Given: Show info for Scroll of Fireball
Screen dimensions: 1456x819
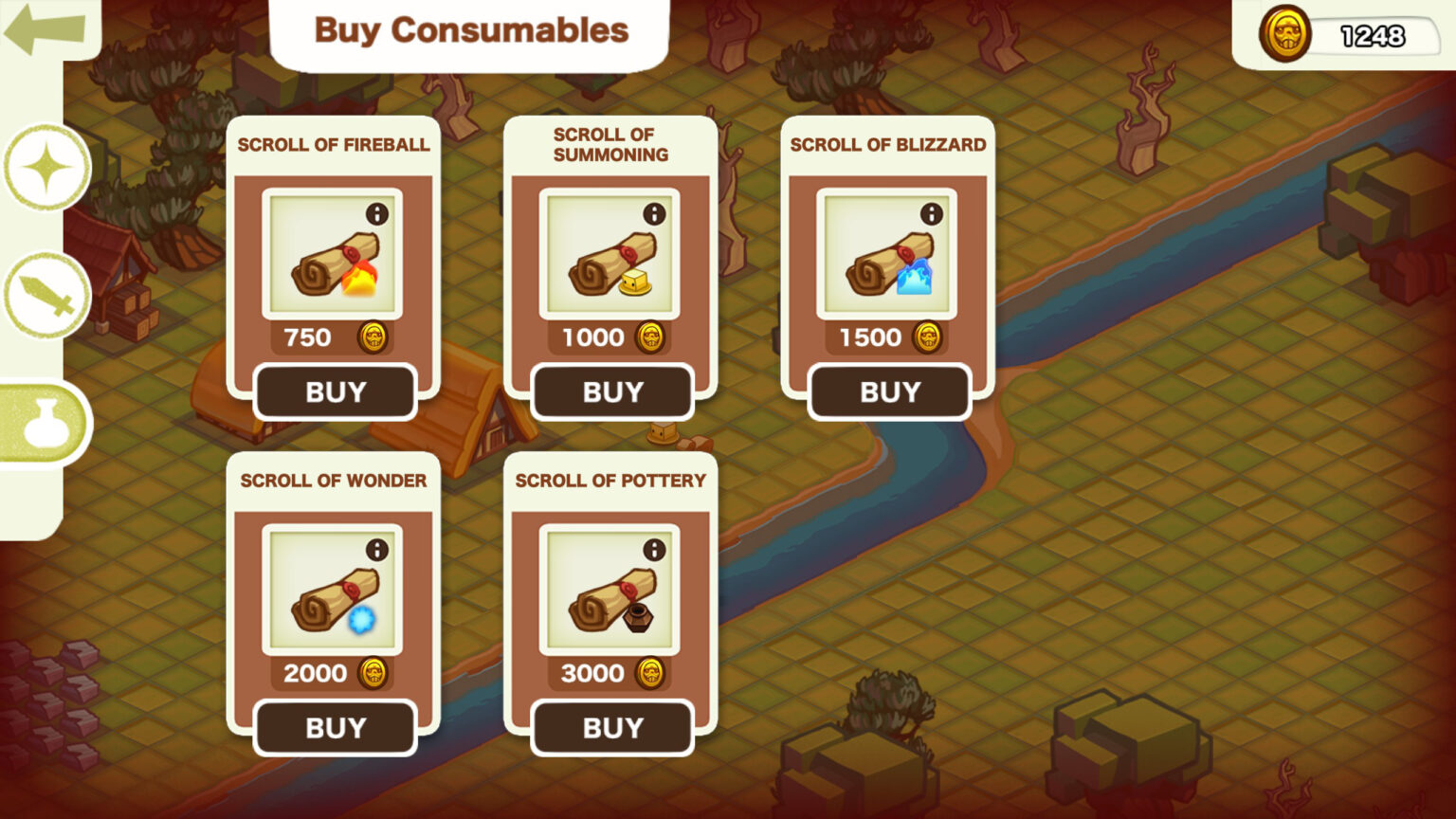Looking at the screenshot, I should tap(377, 214).
